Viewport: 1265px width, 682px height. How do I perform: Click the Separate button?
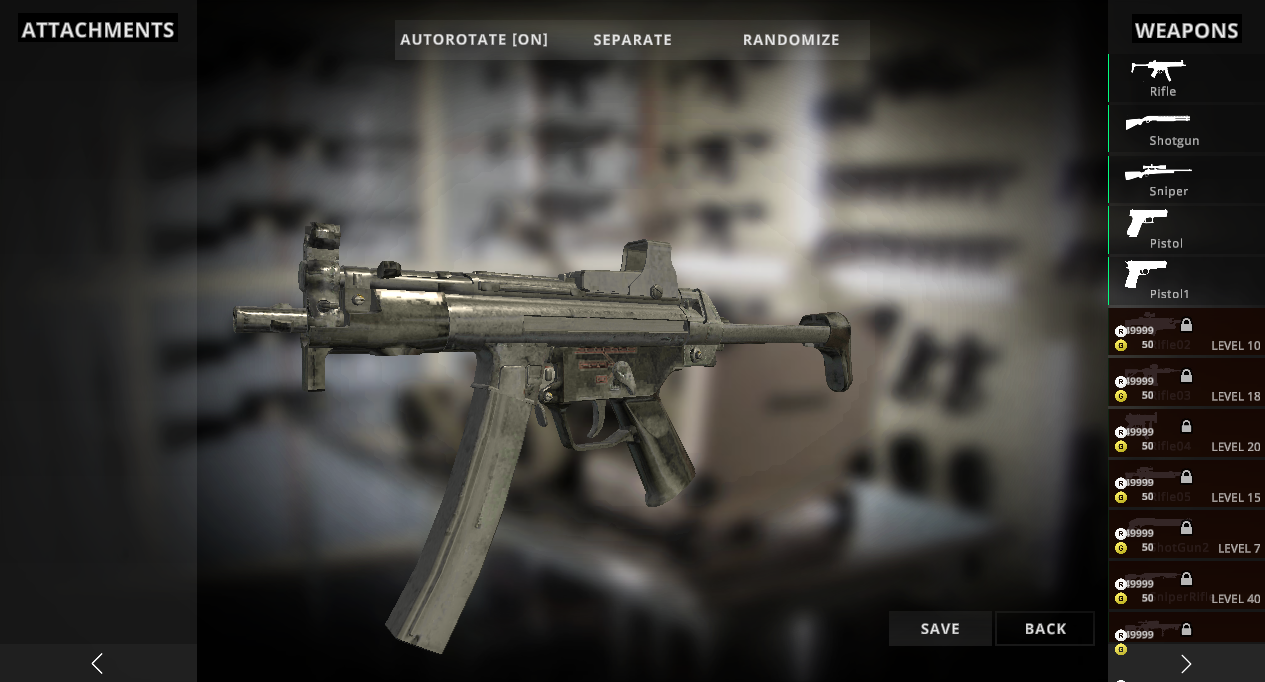pos(632,40)
